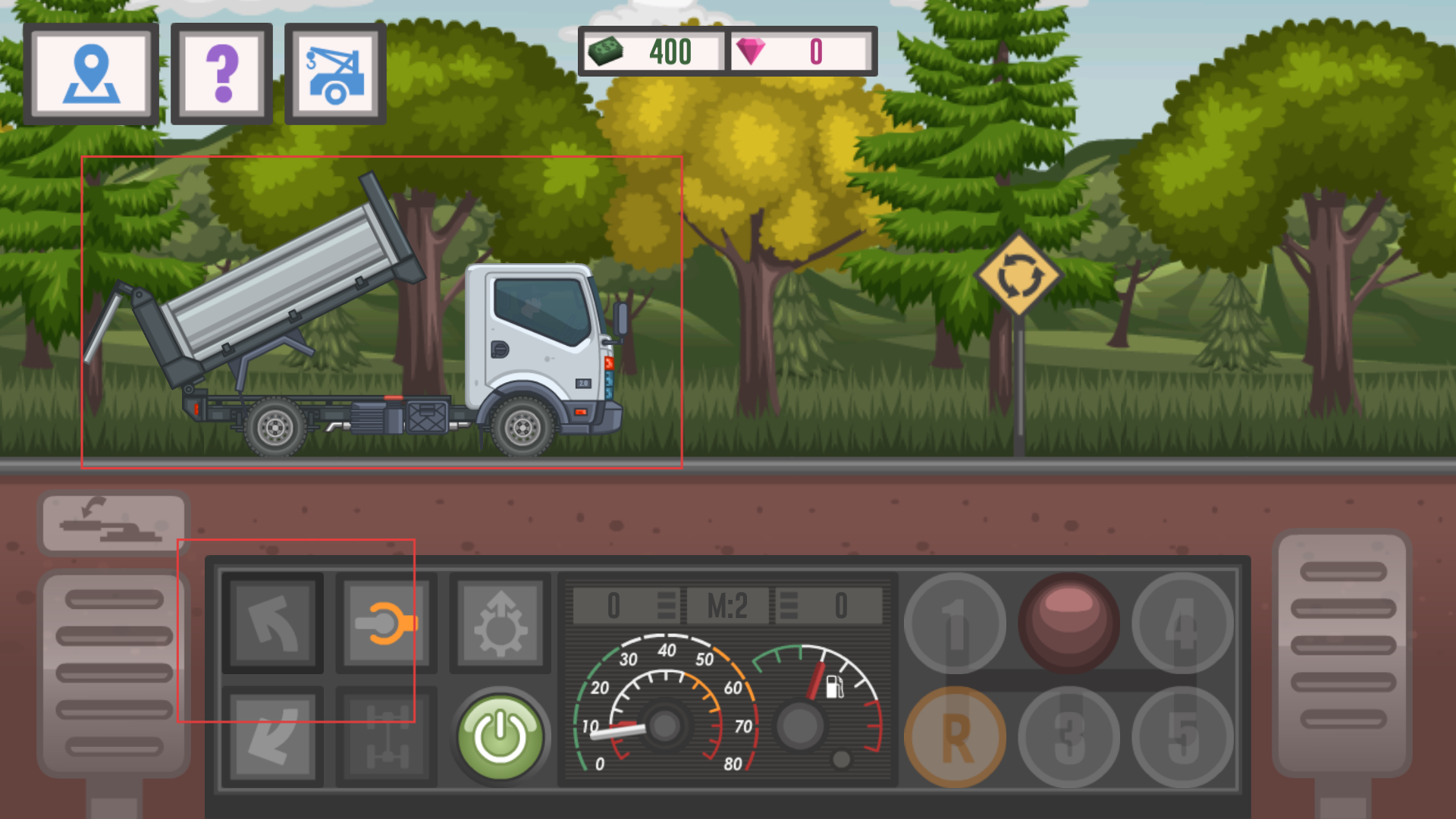Raise the dump bed with up-arrow button
The image size is (1456, 819).
(x=273, y=623)
